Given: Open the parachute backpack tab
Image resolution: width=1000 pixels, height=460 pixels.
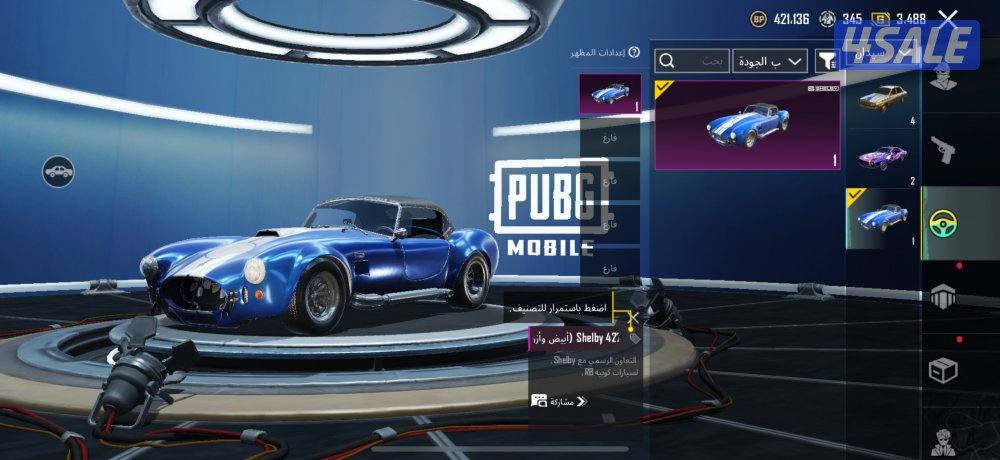Looking at the screenshot, I should tap(943, 296).
